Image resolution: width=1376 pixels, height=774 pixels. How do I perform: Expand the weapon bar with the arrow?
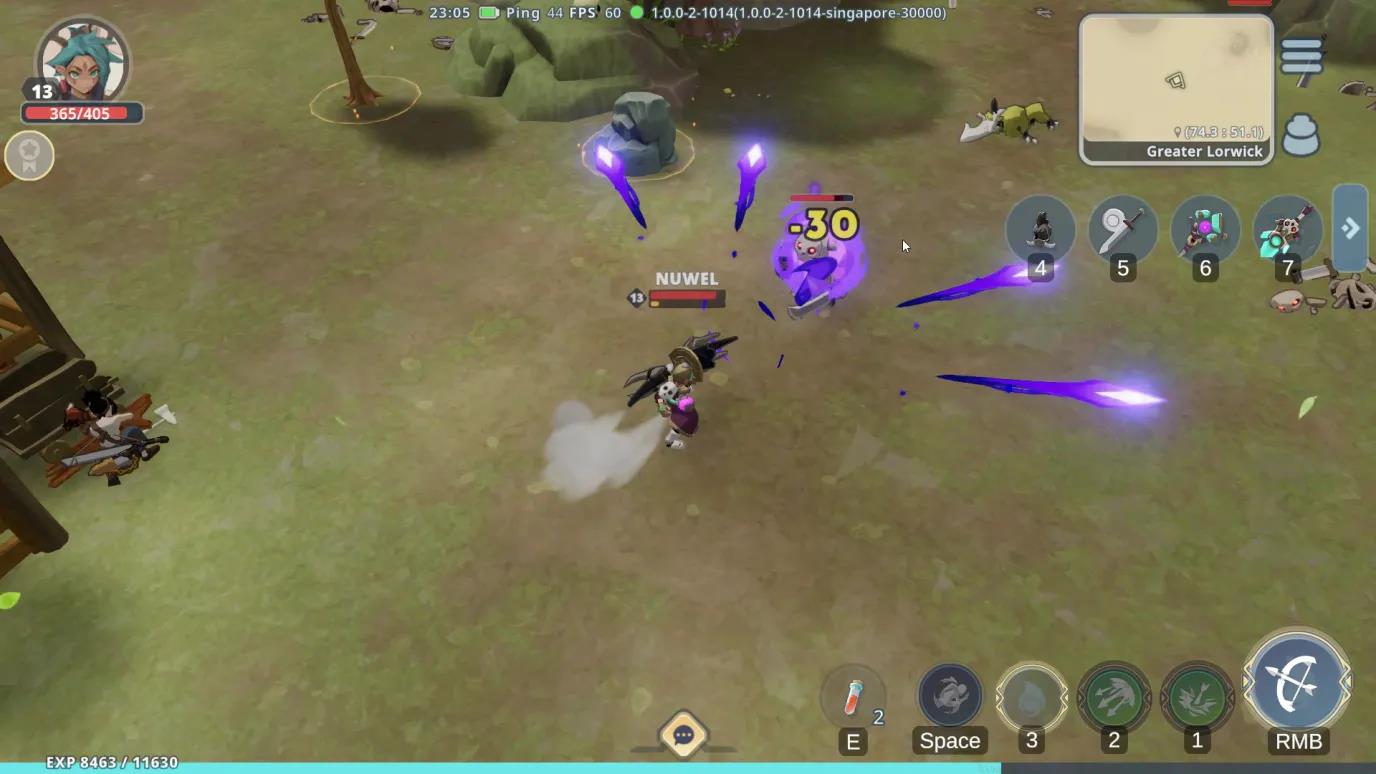click(x=1350, y=228)
